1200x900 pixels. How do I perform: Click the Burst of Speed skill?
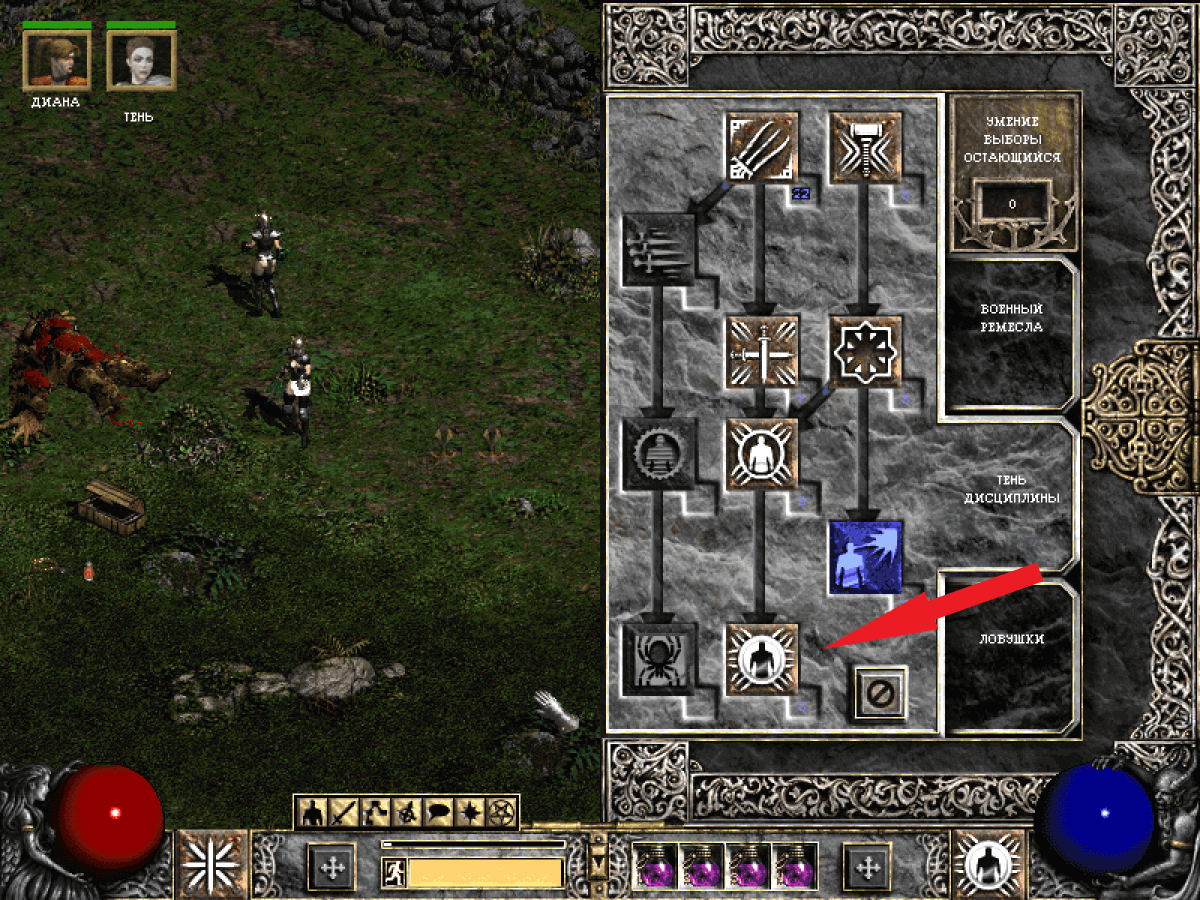coord(658,250)
